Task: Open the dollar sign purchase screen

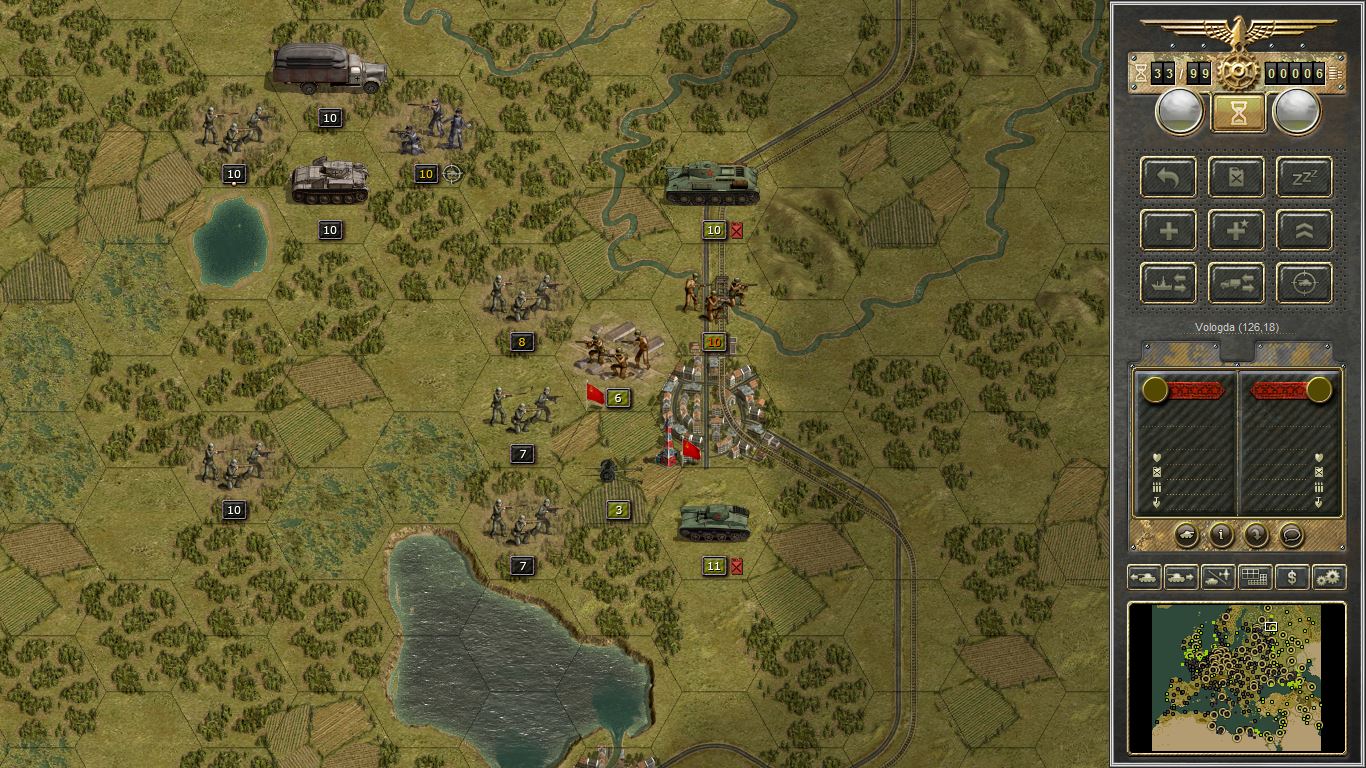Action: pyautogui.click(x=1292, y=577)
